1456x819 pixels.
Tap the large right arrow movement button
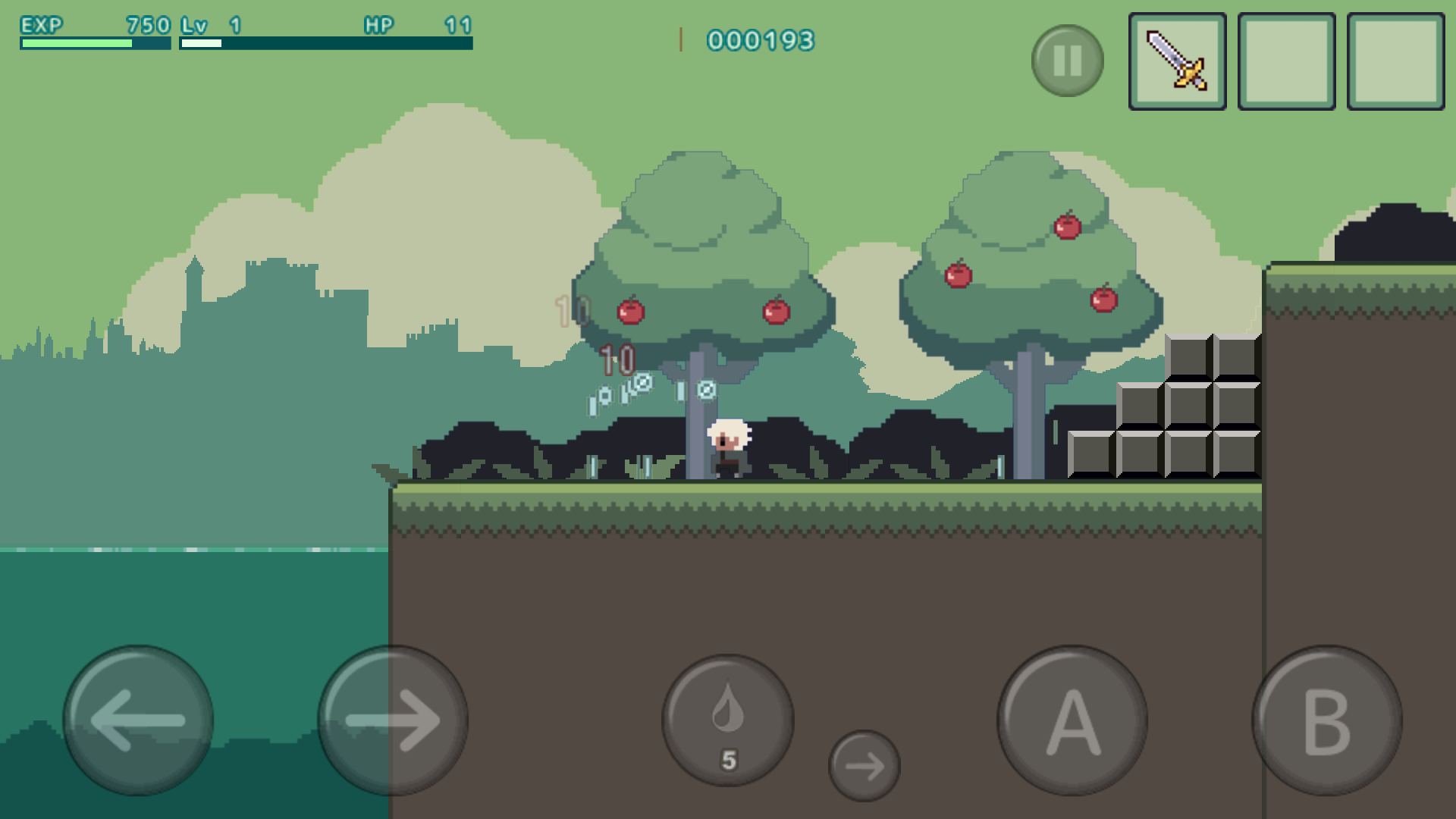click(x=392, y=720)
